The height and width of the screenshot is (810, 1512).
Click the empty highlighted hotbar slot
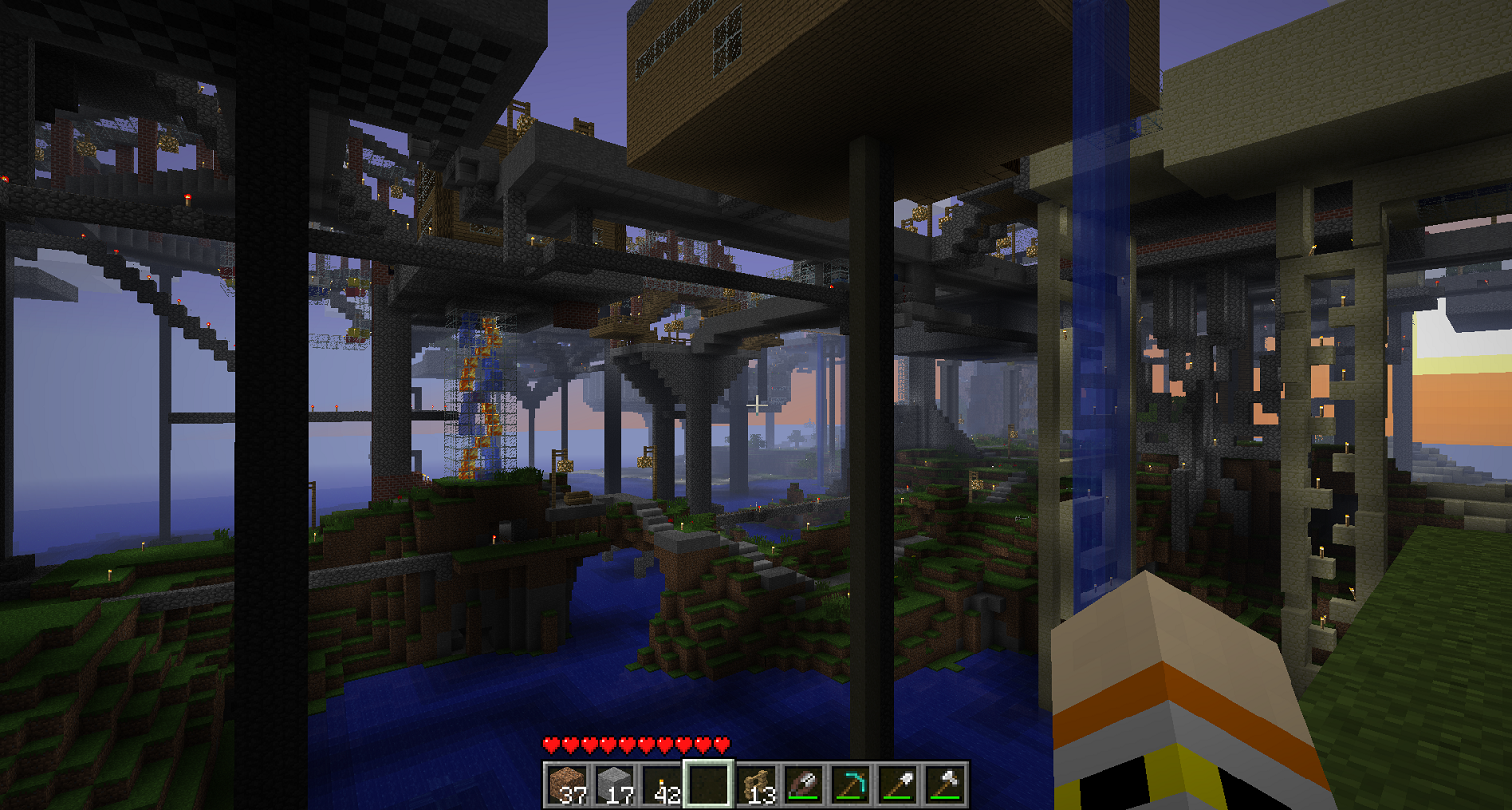(710, 784)
